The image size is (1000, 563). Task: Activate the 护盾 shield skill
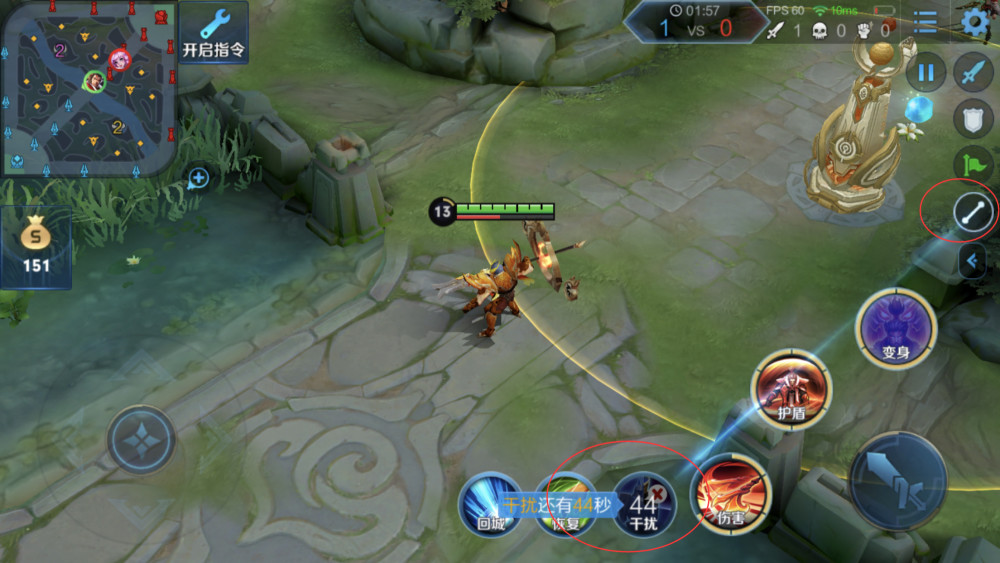pos(791,388)
